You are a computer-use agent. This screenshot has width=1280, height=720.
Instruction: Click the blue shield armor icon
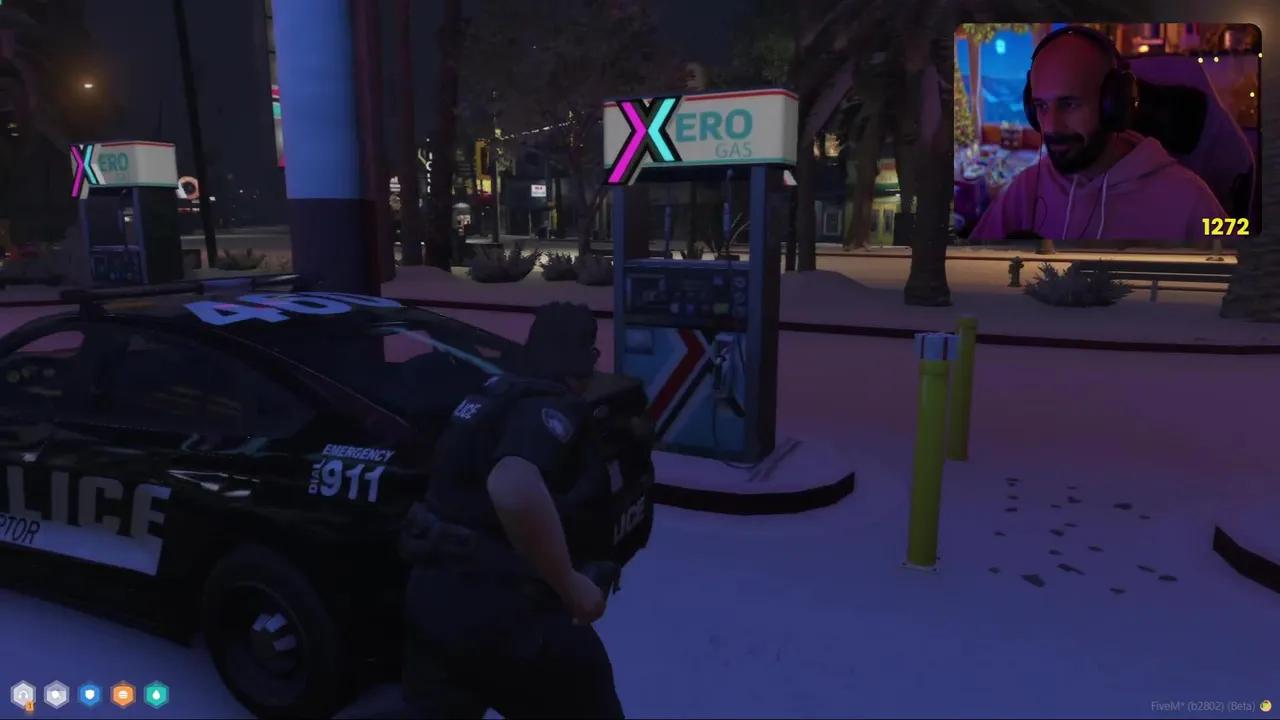point(89,694)
